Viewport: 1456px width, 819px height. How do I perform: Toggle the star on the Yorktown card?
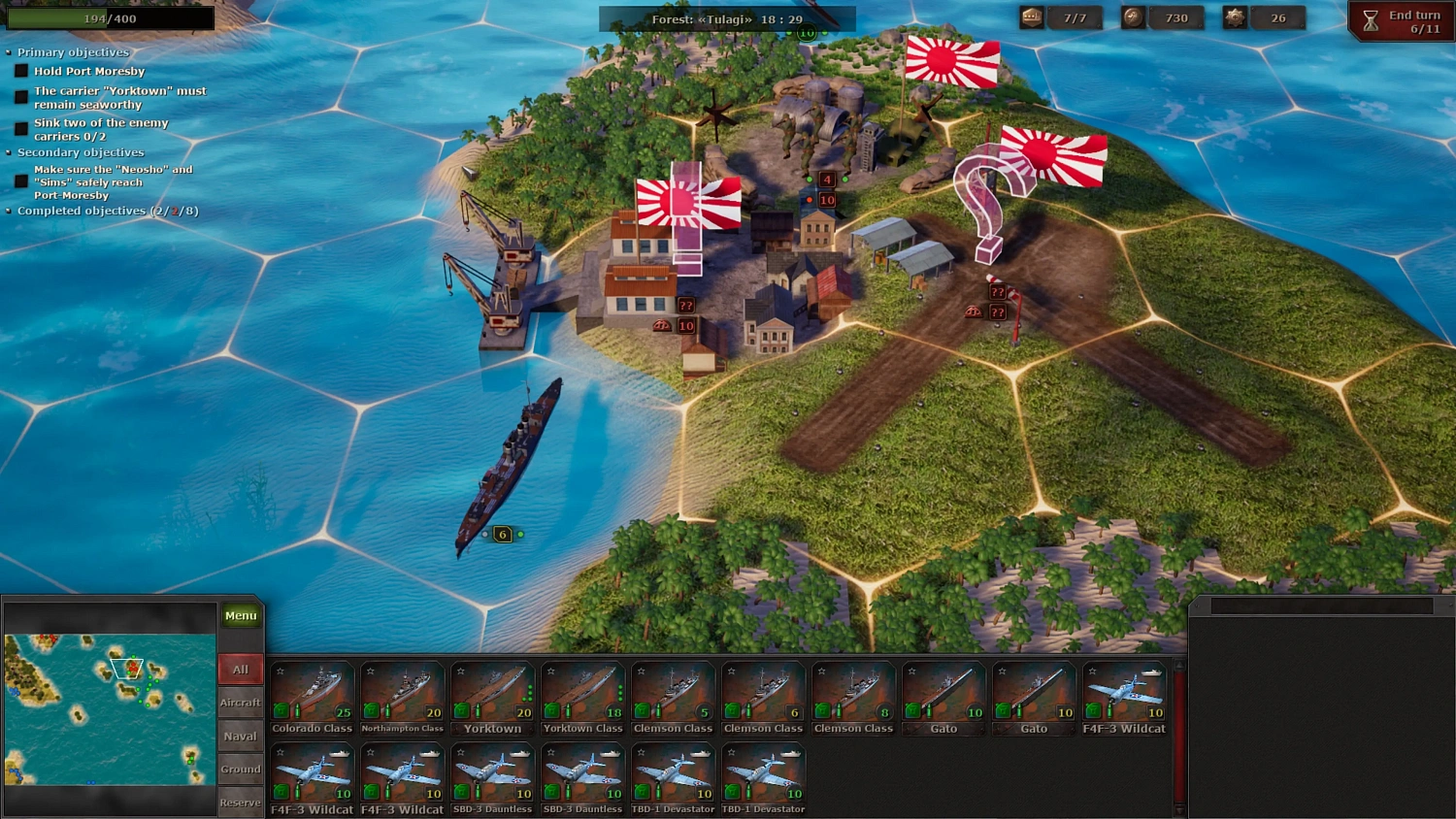pos(460,670)
